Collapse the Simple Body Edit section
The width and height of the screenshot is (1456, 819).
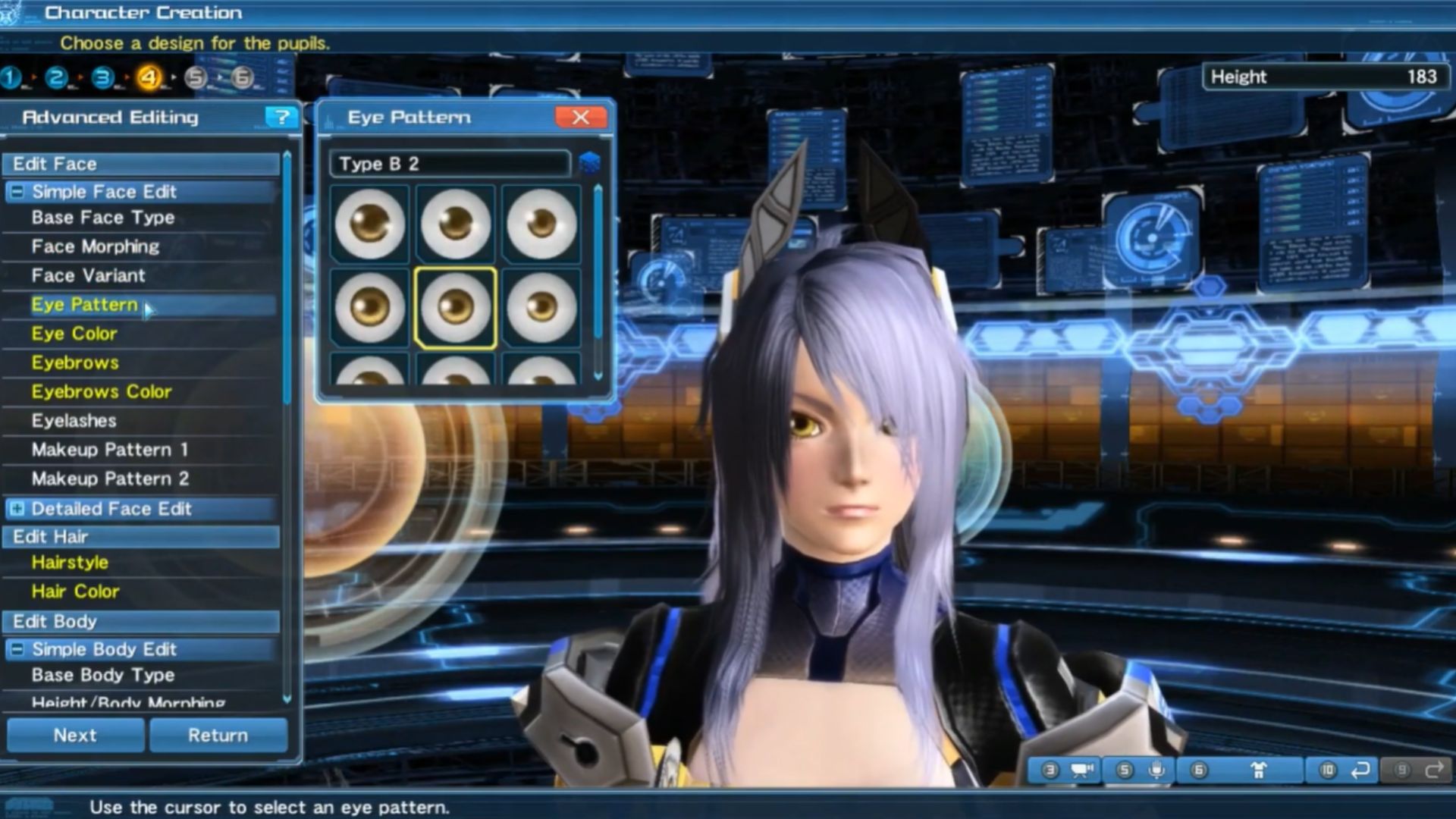click(17, 649)
